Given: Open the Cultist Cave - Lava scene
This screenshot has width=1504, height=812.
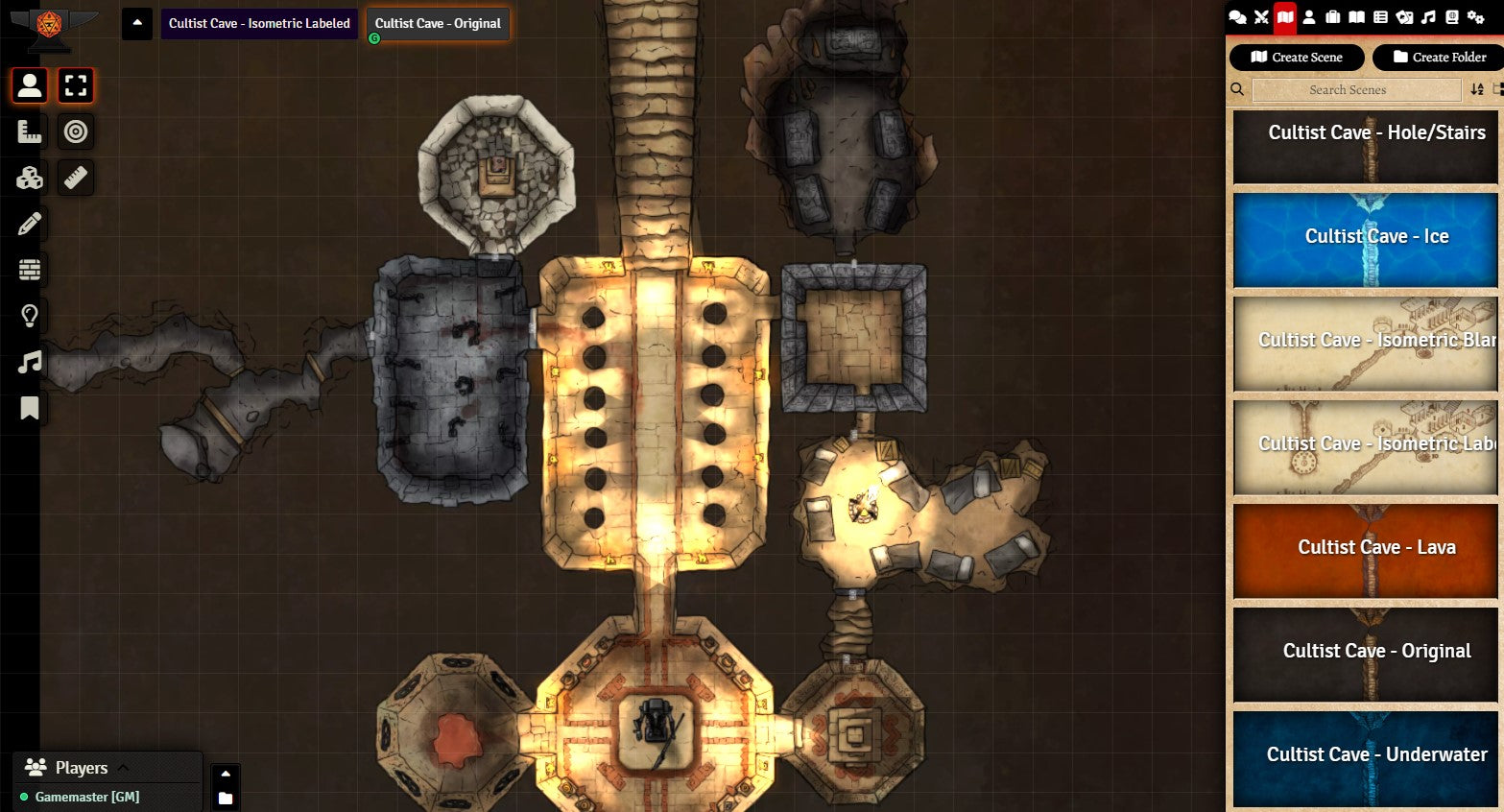Looking at the screenshot, I should 1365,548.
